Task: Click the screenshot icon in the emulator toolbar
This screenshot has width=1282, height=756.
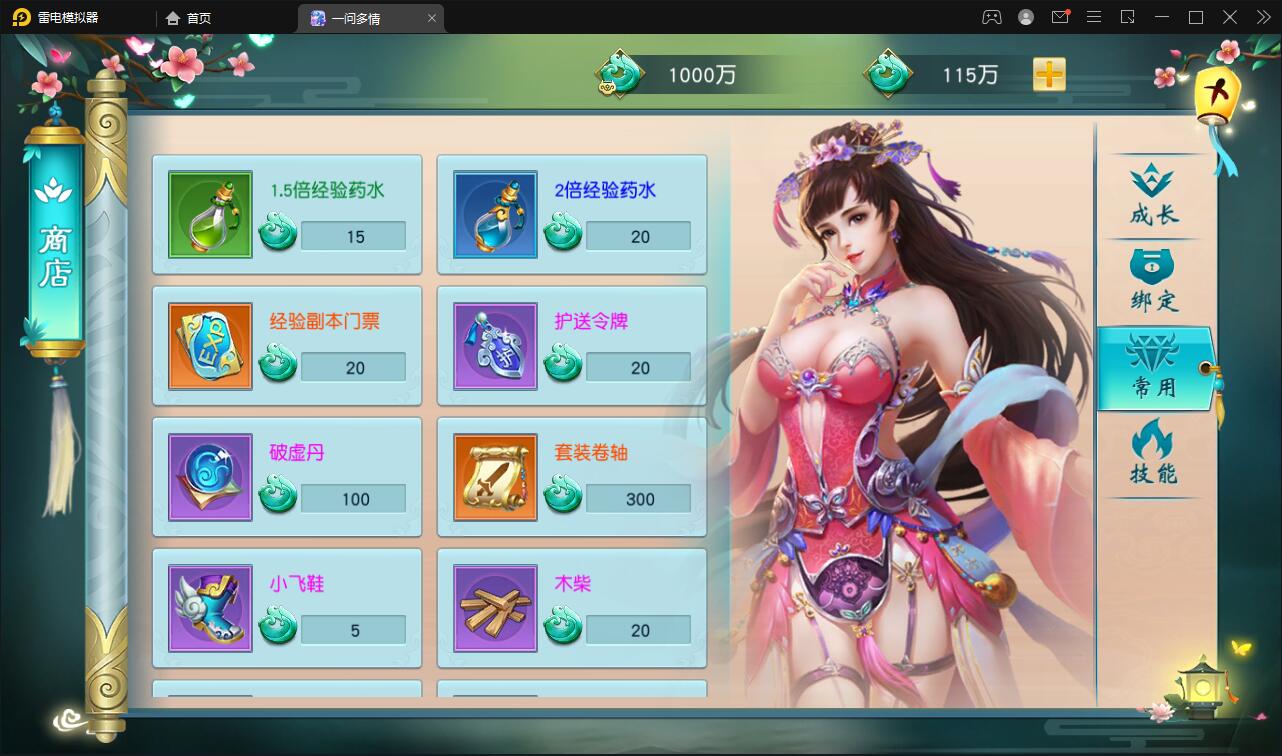Action: click(1128, 17)
